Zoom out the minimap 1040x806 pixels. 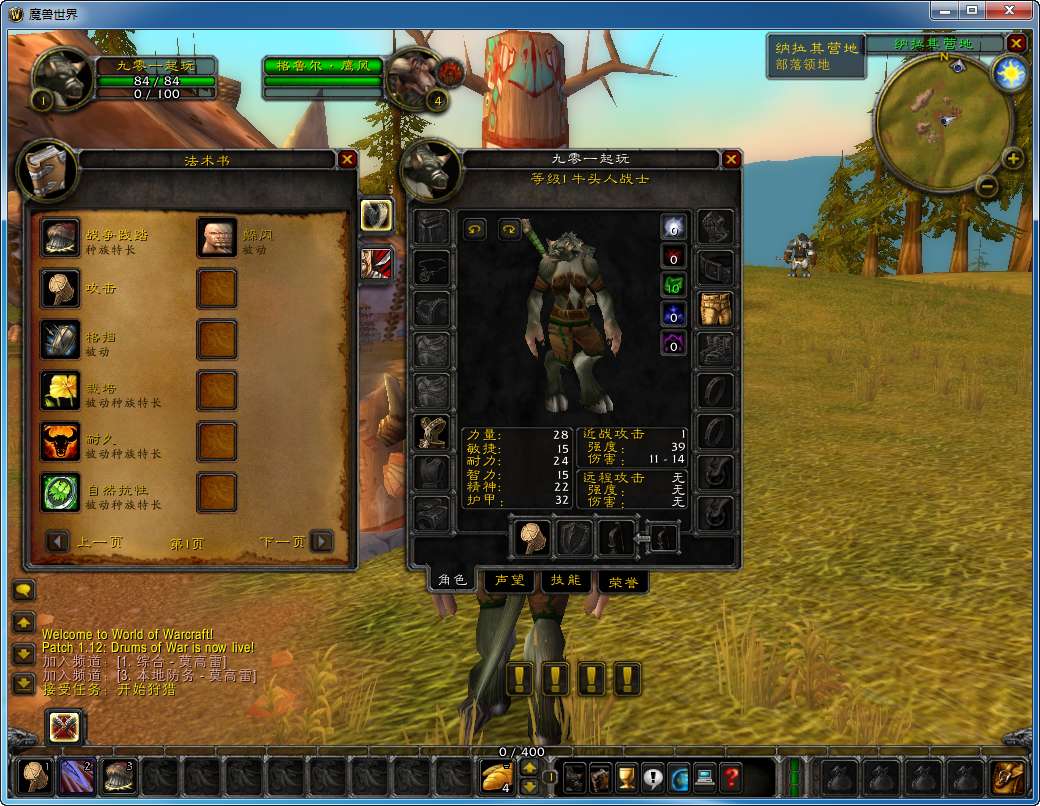click(x=986, y=185)
